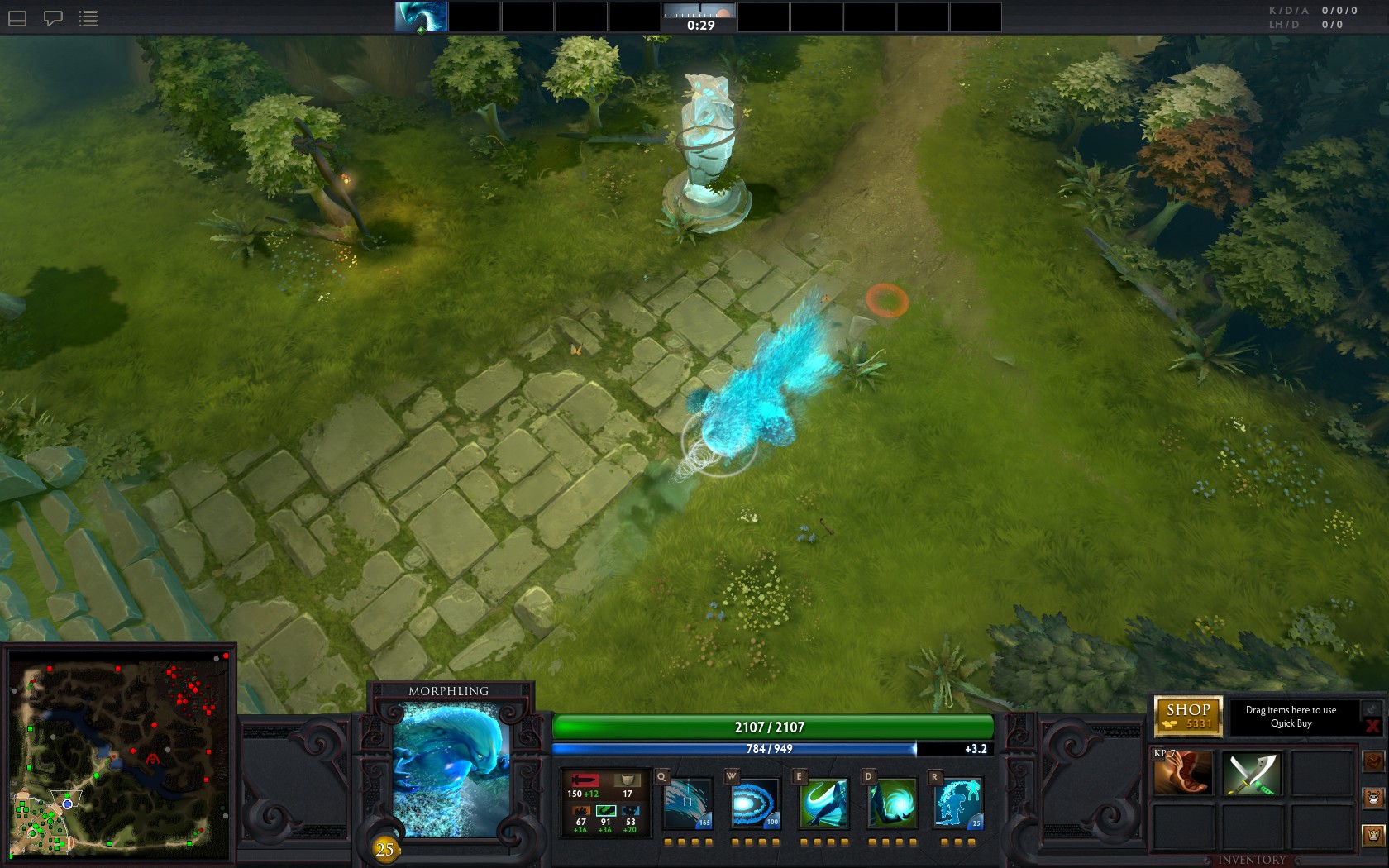This screenshot has height=868, width=1389.
Task: Click the level 25 badge
Action: [384, 849]
